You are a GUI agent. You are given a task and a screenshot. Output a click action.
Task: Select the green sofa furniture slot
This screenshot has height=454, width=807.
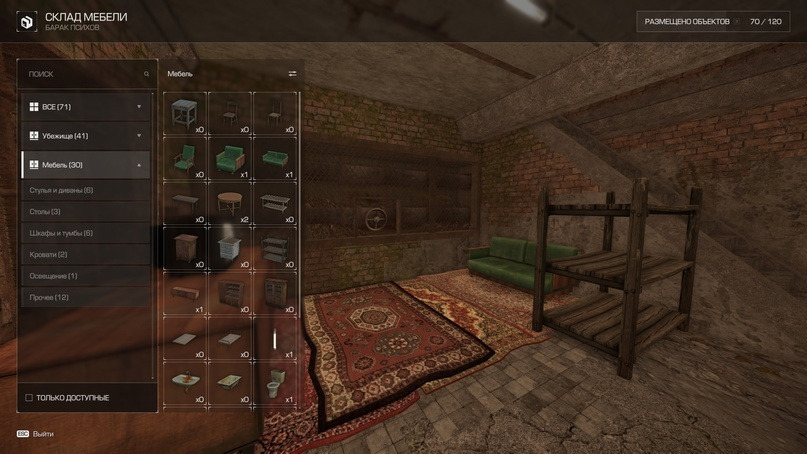point(275,158)
